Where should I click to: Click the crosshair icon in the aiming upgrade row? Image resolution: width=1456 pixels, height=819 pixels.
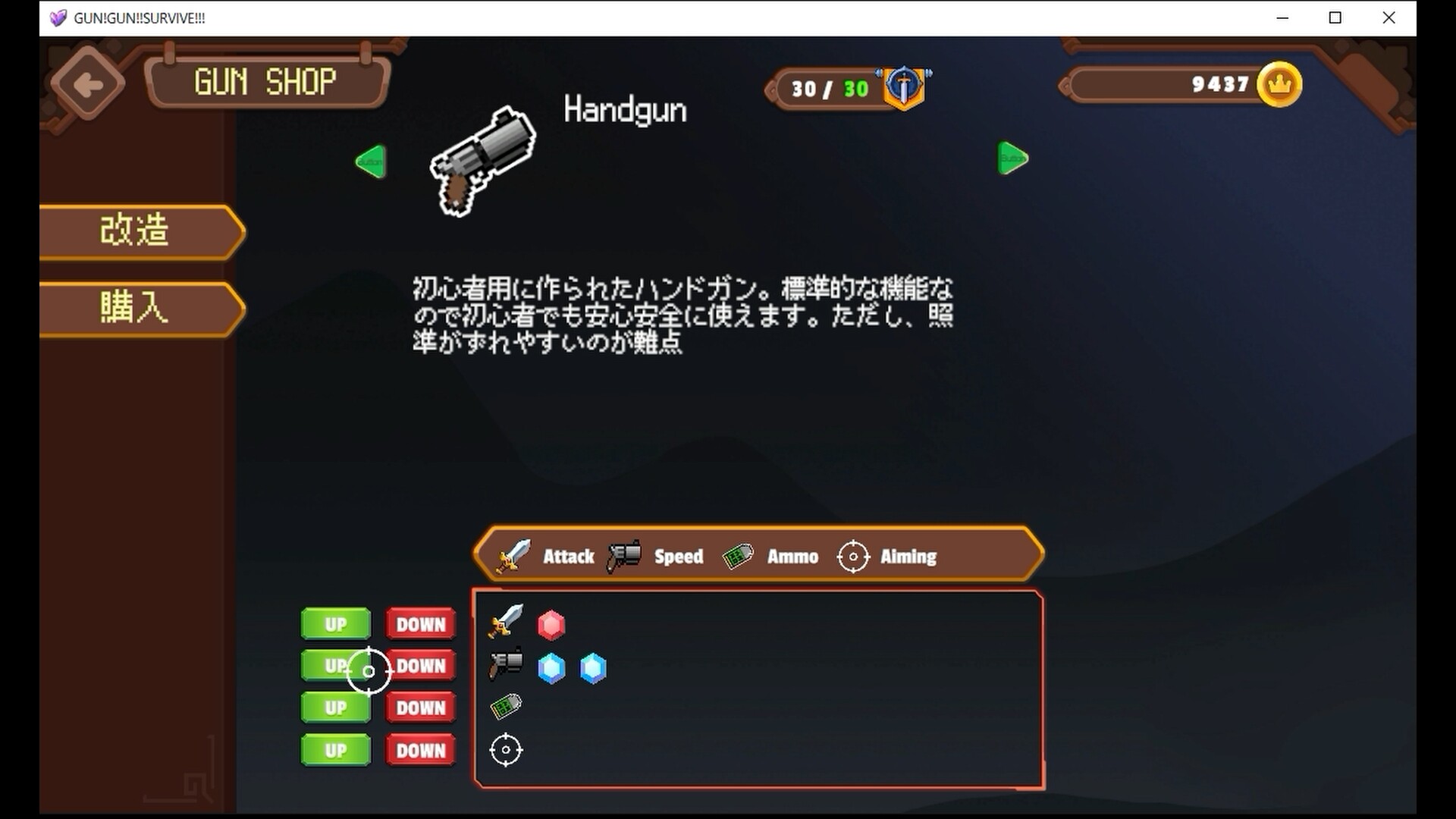point(506,750)
